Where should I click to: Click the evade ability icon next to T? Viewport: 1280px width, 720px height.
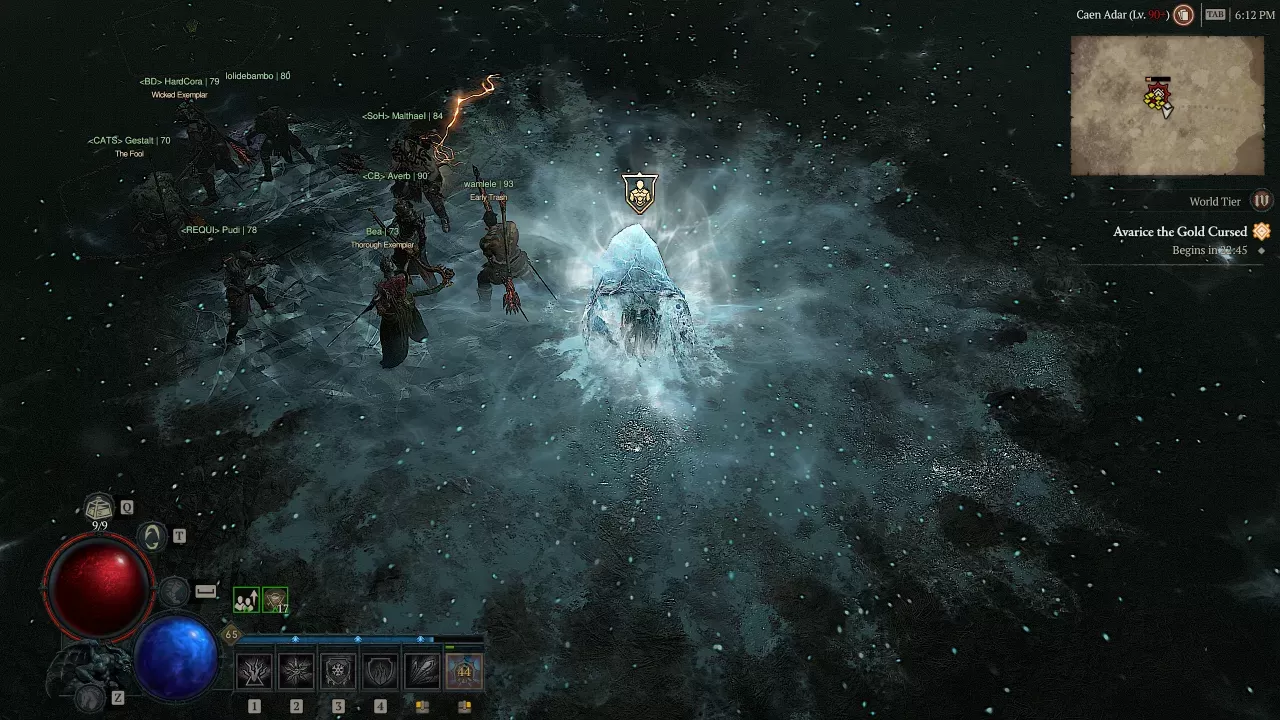(x=150, y=536)
